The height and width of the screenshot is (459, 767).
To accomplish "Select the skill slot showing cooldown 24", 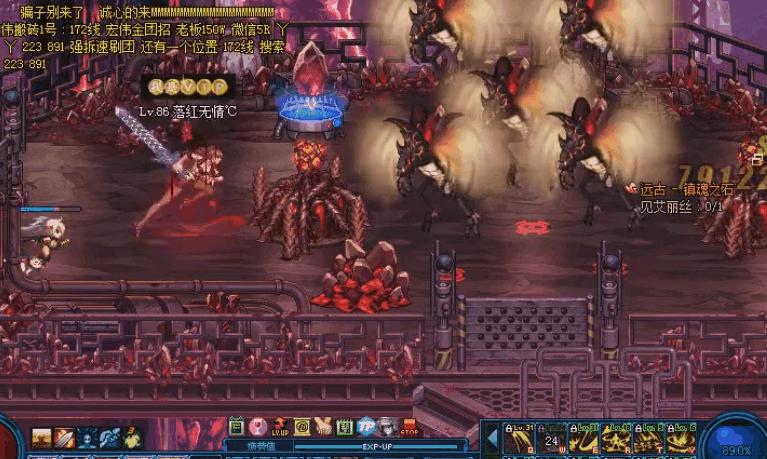I will pos(551,438).
